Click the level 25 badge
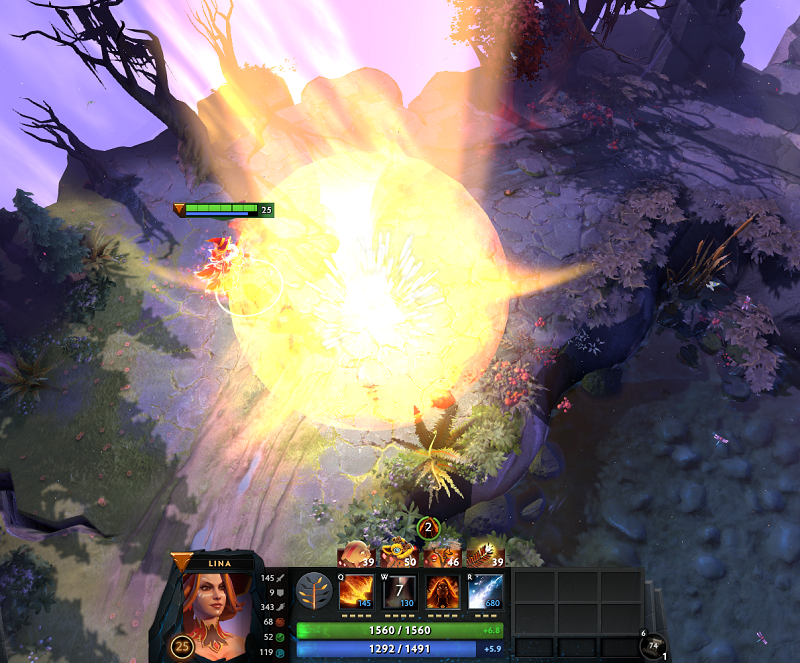Screen dimensions: 800x663 point(182,646)
